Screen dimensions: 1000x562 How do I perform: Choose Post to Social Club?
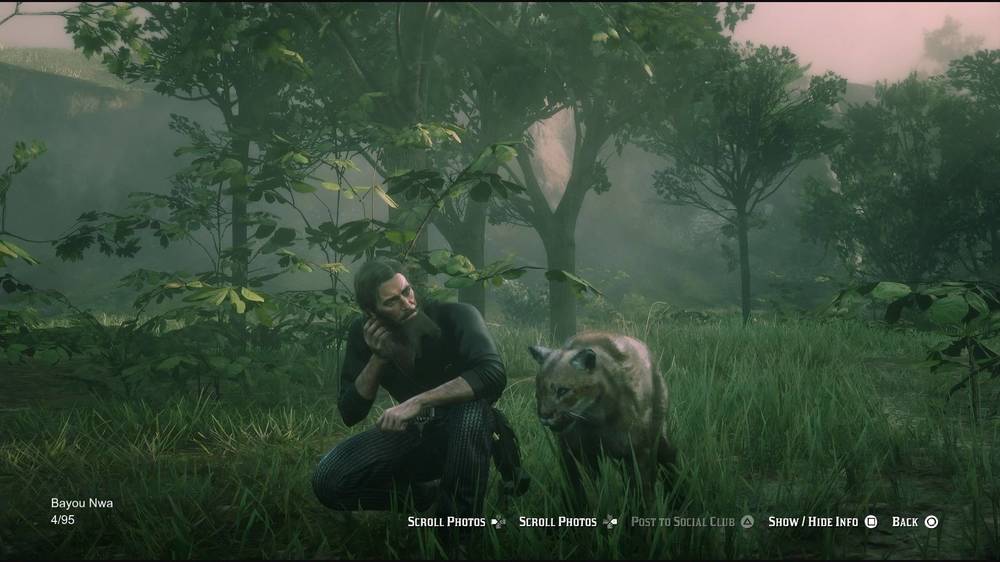pyautogui.click(x=691, y=522)
